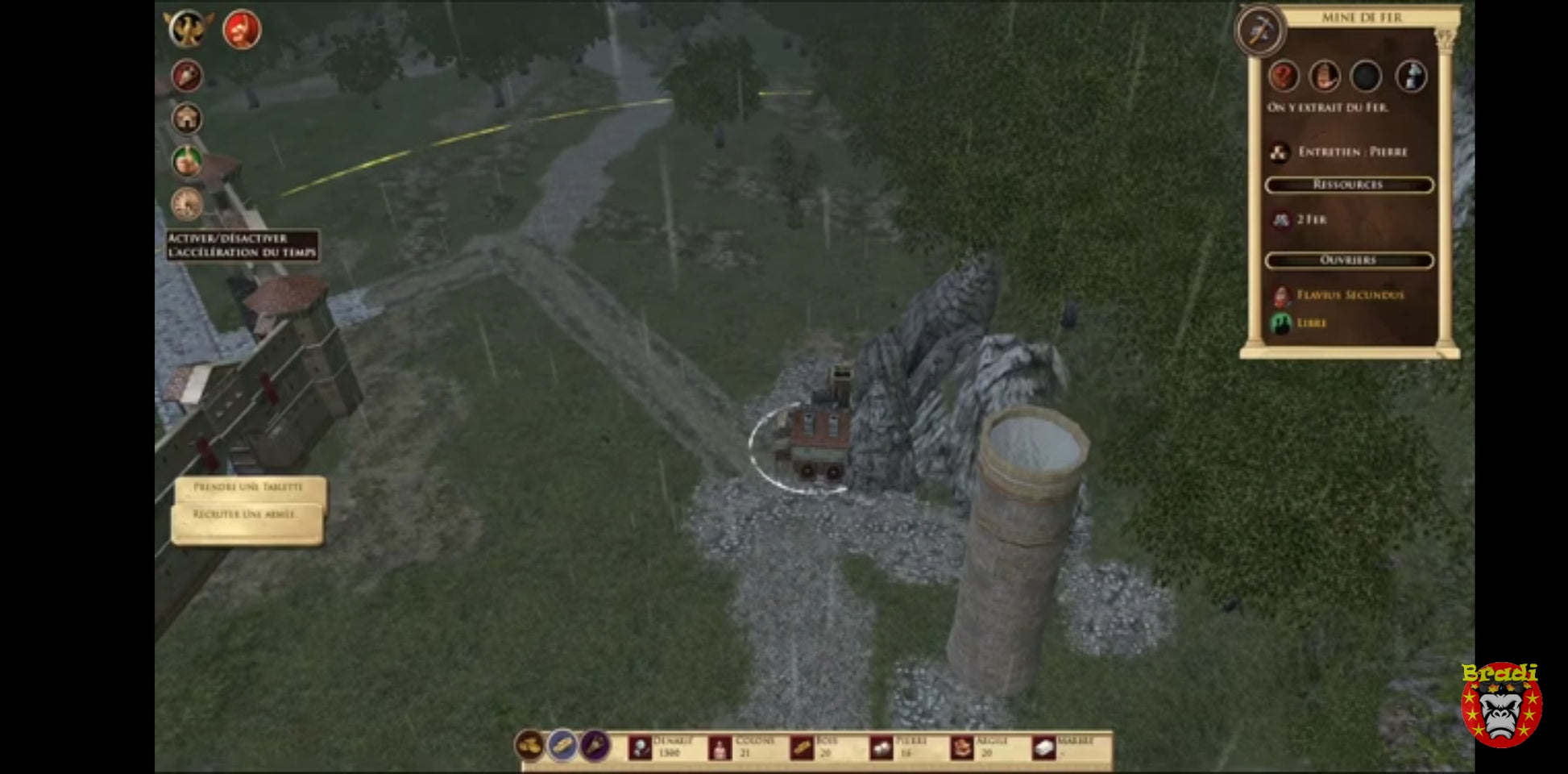Select worker Flavius Secundus
1568x774 pixels.
(x=1350, y=296)
